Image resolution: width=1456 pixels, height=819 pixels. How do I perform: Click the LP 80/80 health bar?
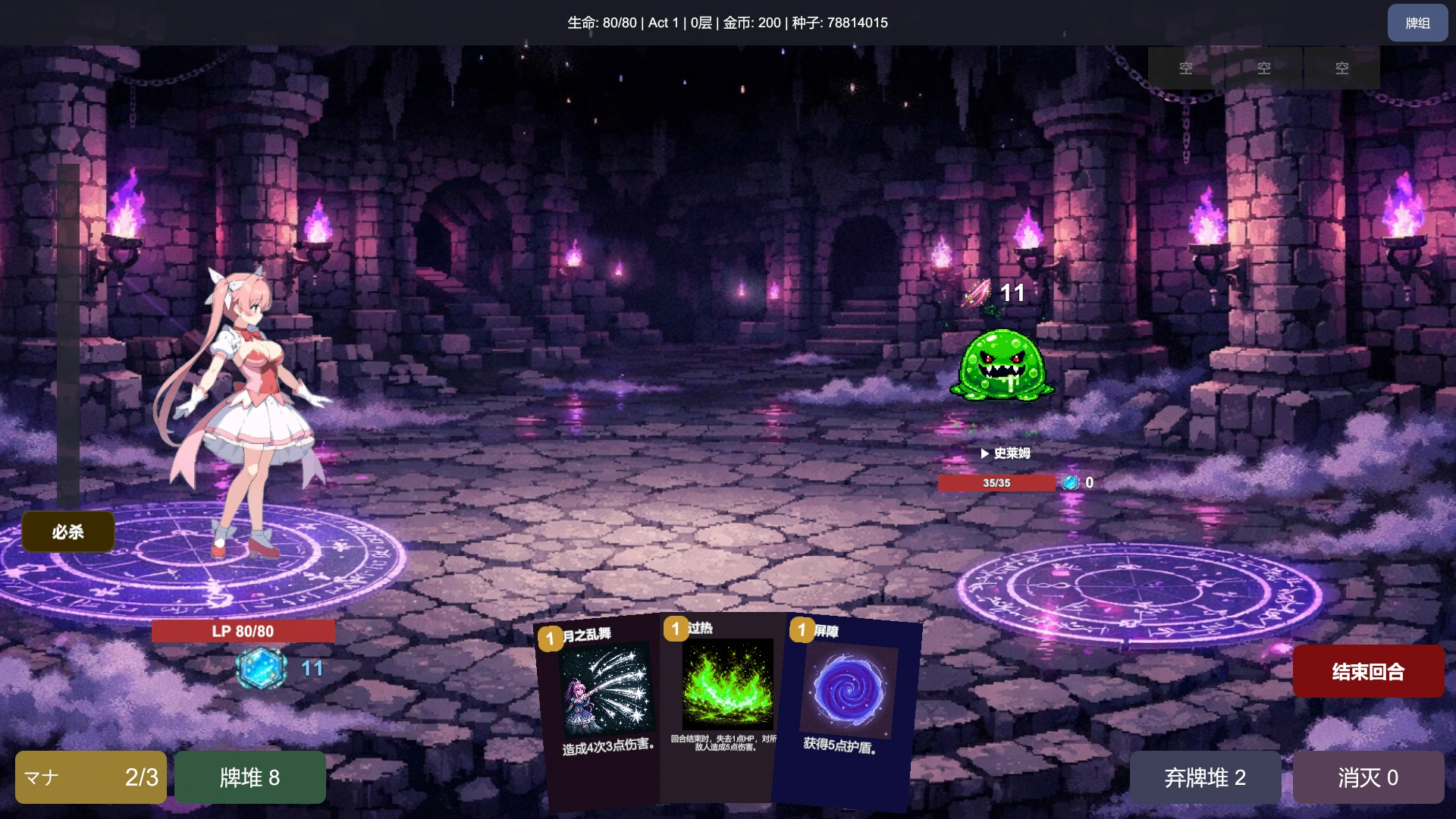pyautogui.click(x=243, y=630)
